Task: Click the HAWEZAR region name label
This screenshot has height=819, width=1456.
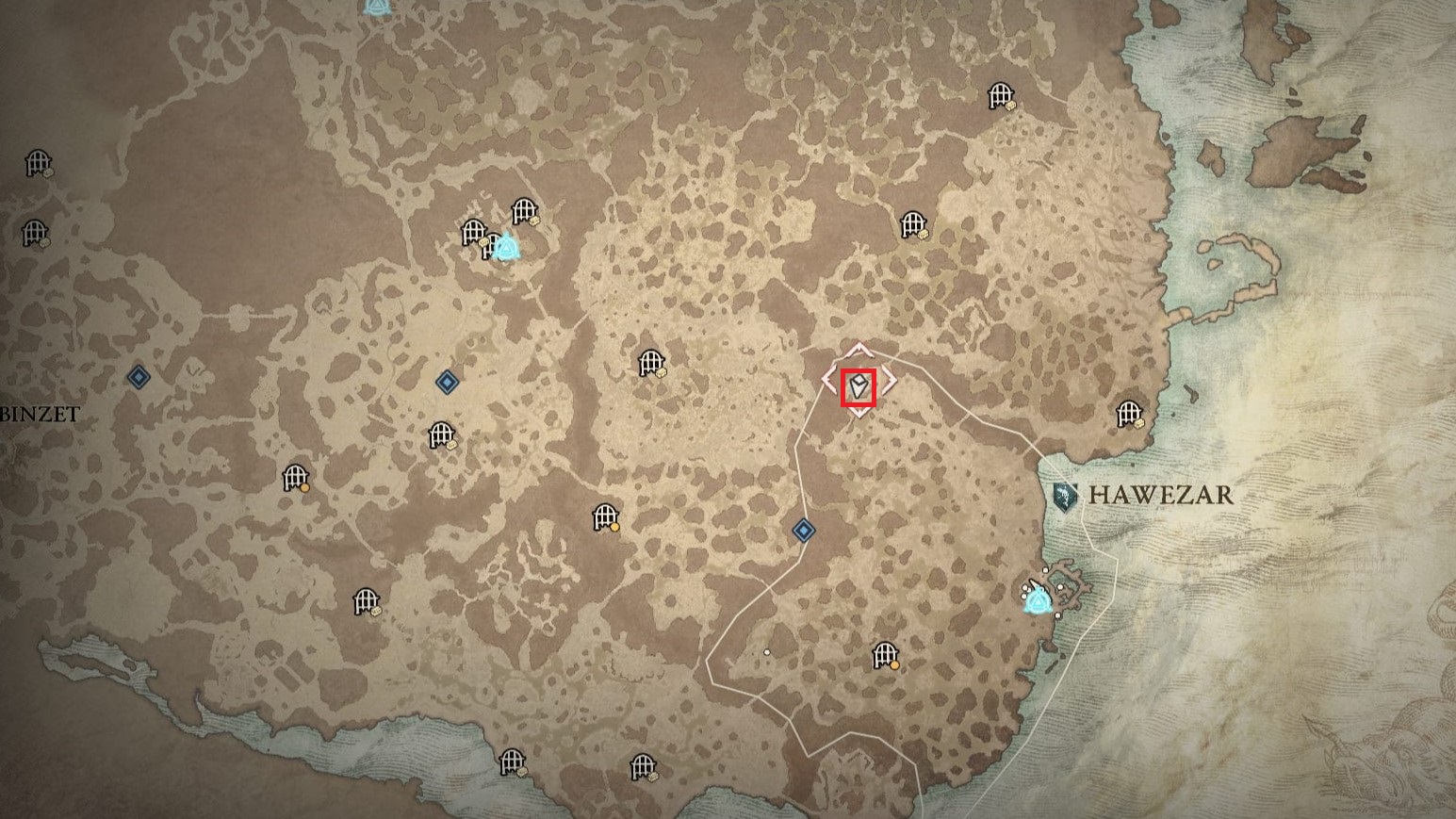Action: coord(1161,494)
